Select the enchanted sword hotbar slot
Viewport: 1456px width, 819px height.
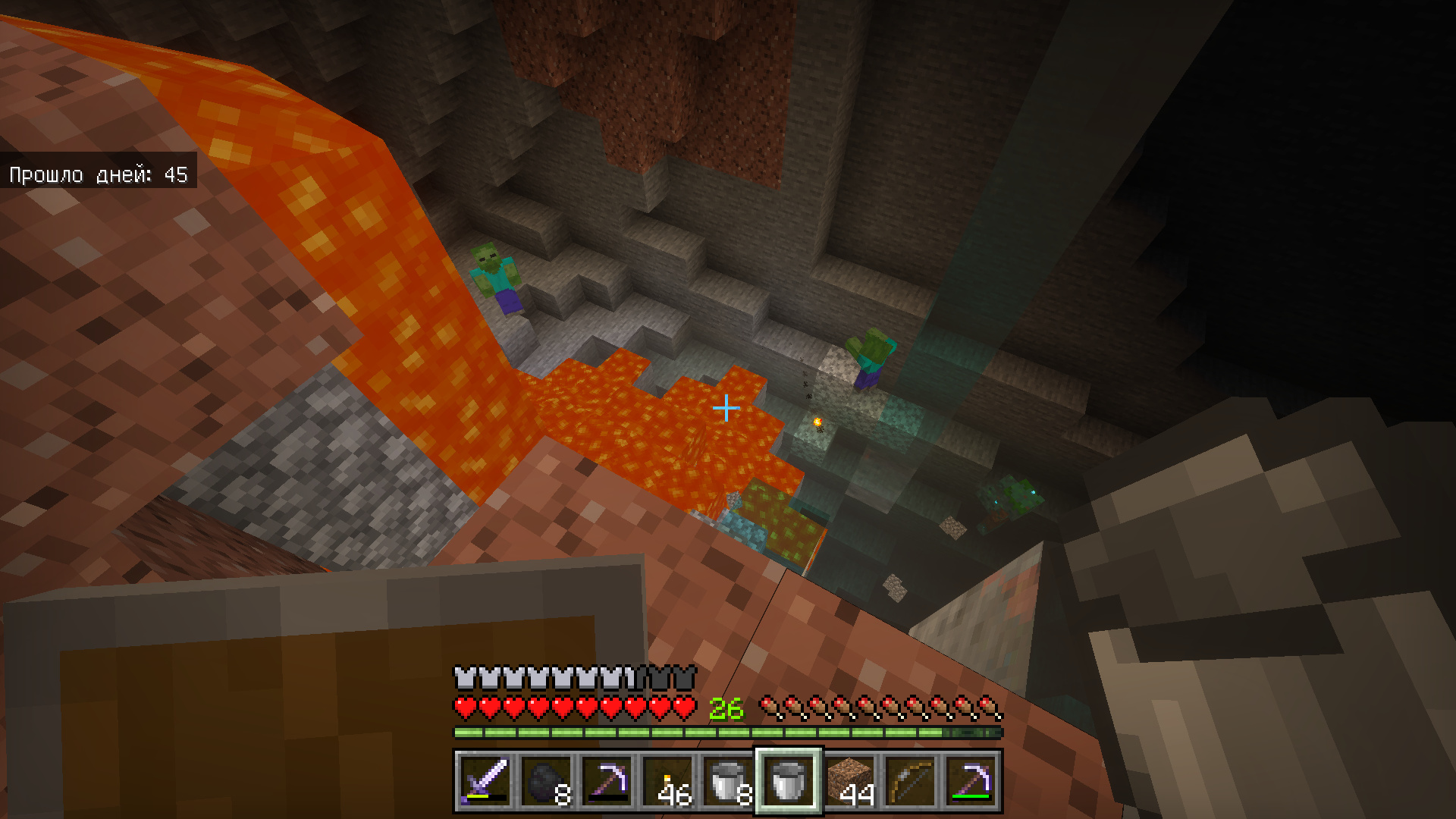485,781
